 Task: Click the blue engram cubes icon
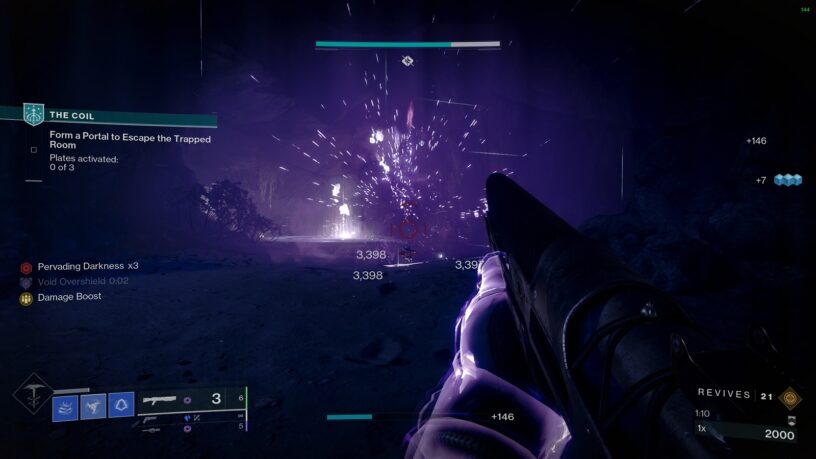(788, 180)
